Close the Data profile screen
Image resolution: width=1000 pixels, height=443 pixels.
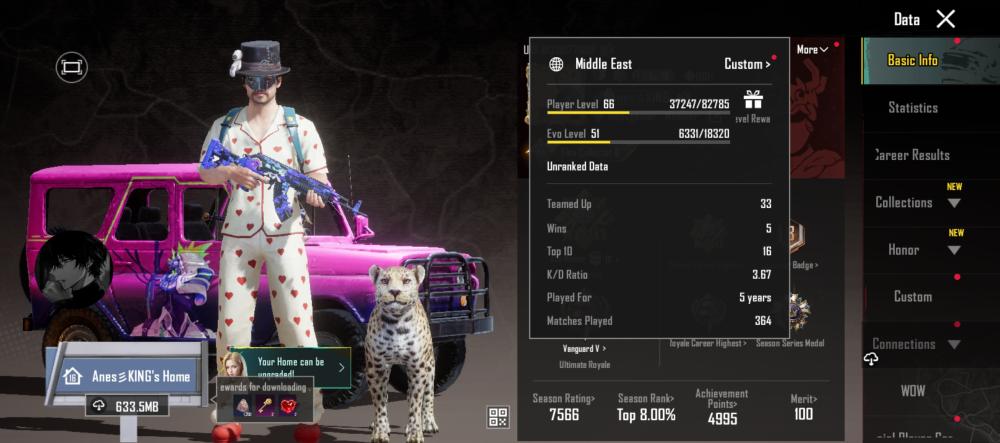tap(945, 19)
